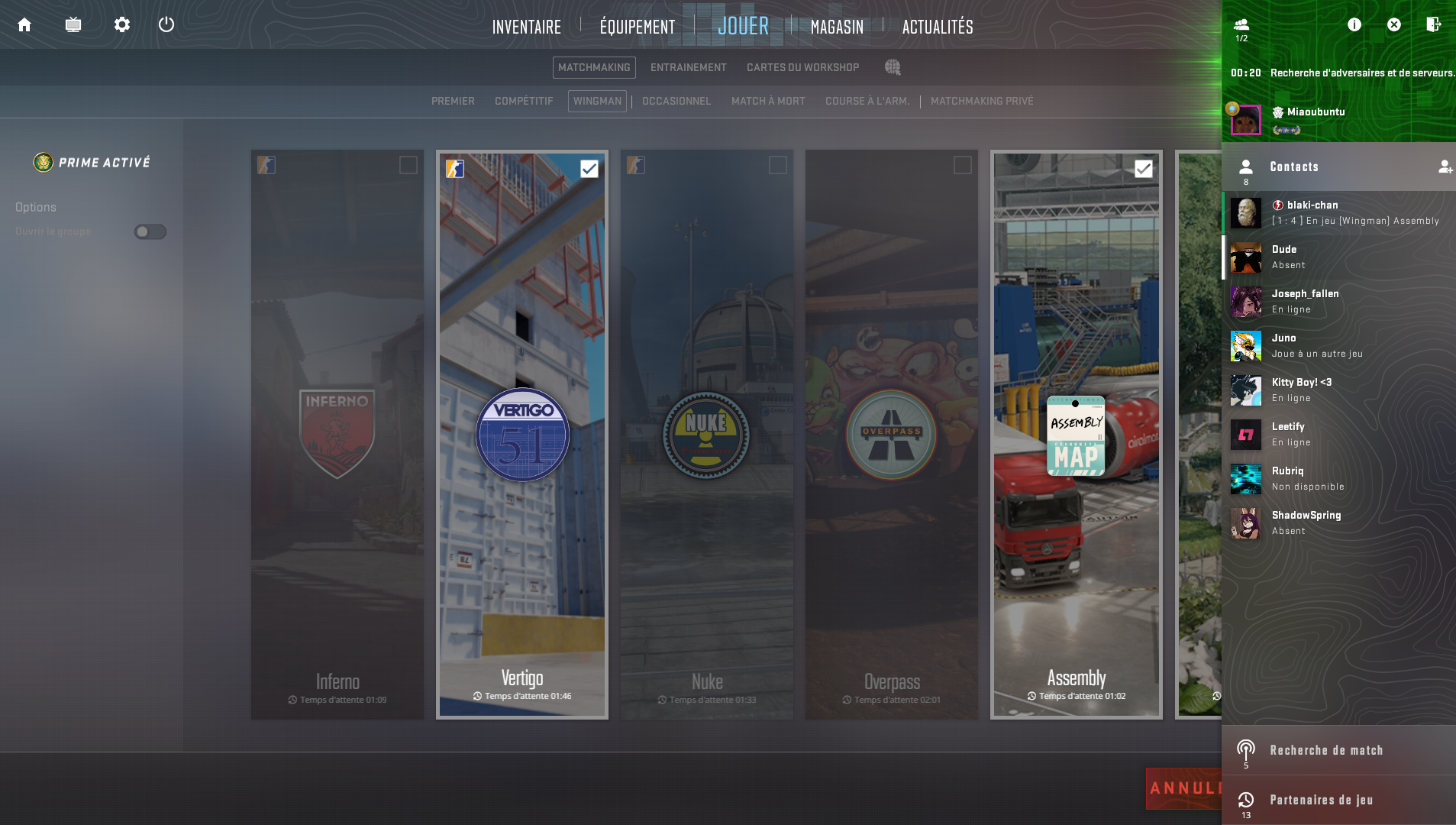Deselect the Assembly map card

click(1076, 434)
